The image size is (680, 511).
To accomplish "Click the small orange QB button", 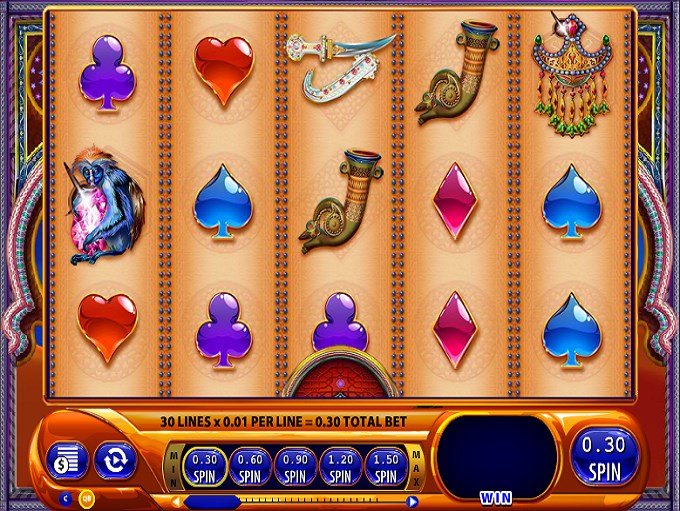I will tap(86, 497).
